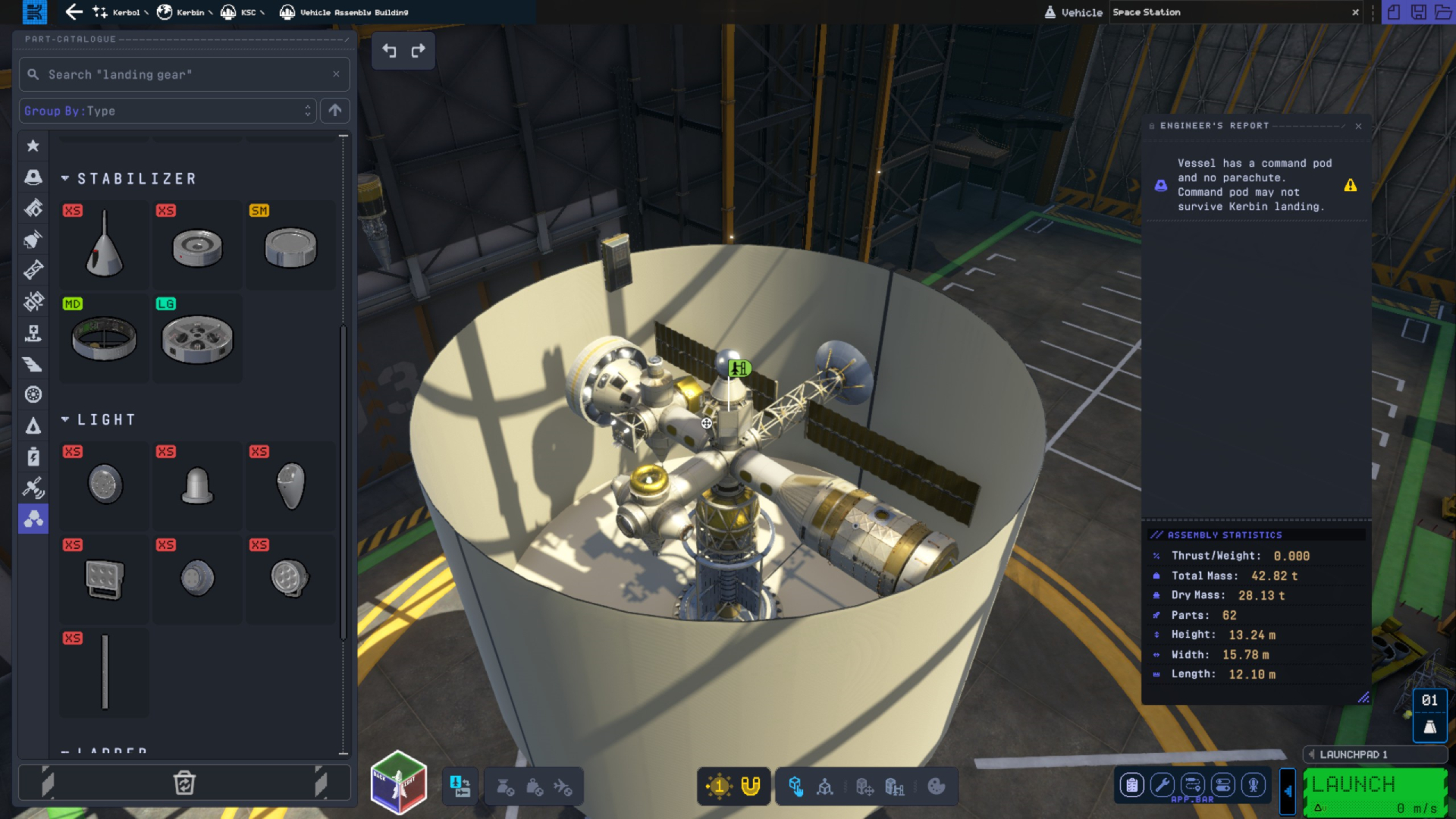Select the move/translate part tool

[865, 786]
